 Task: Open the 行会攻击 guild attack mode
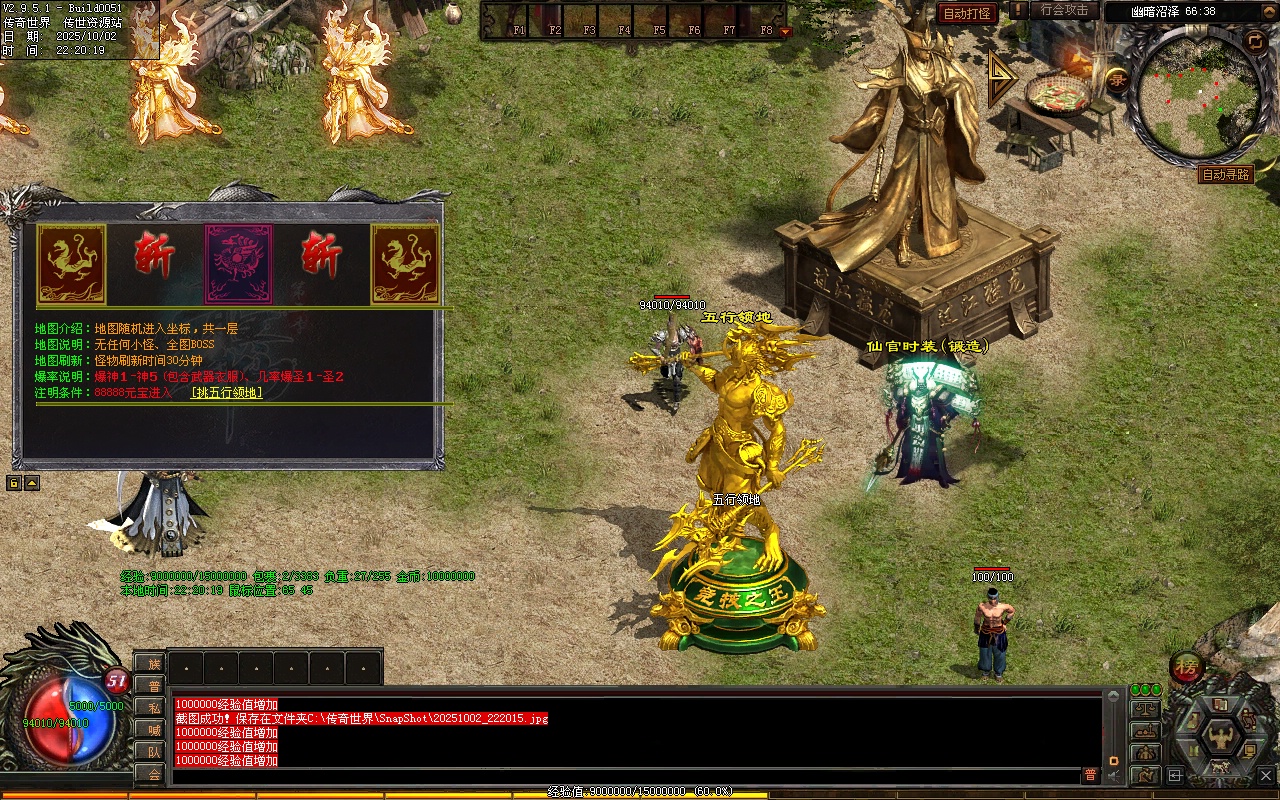click(x=1064, y=10)
